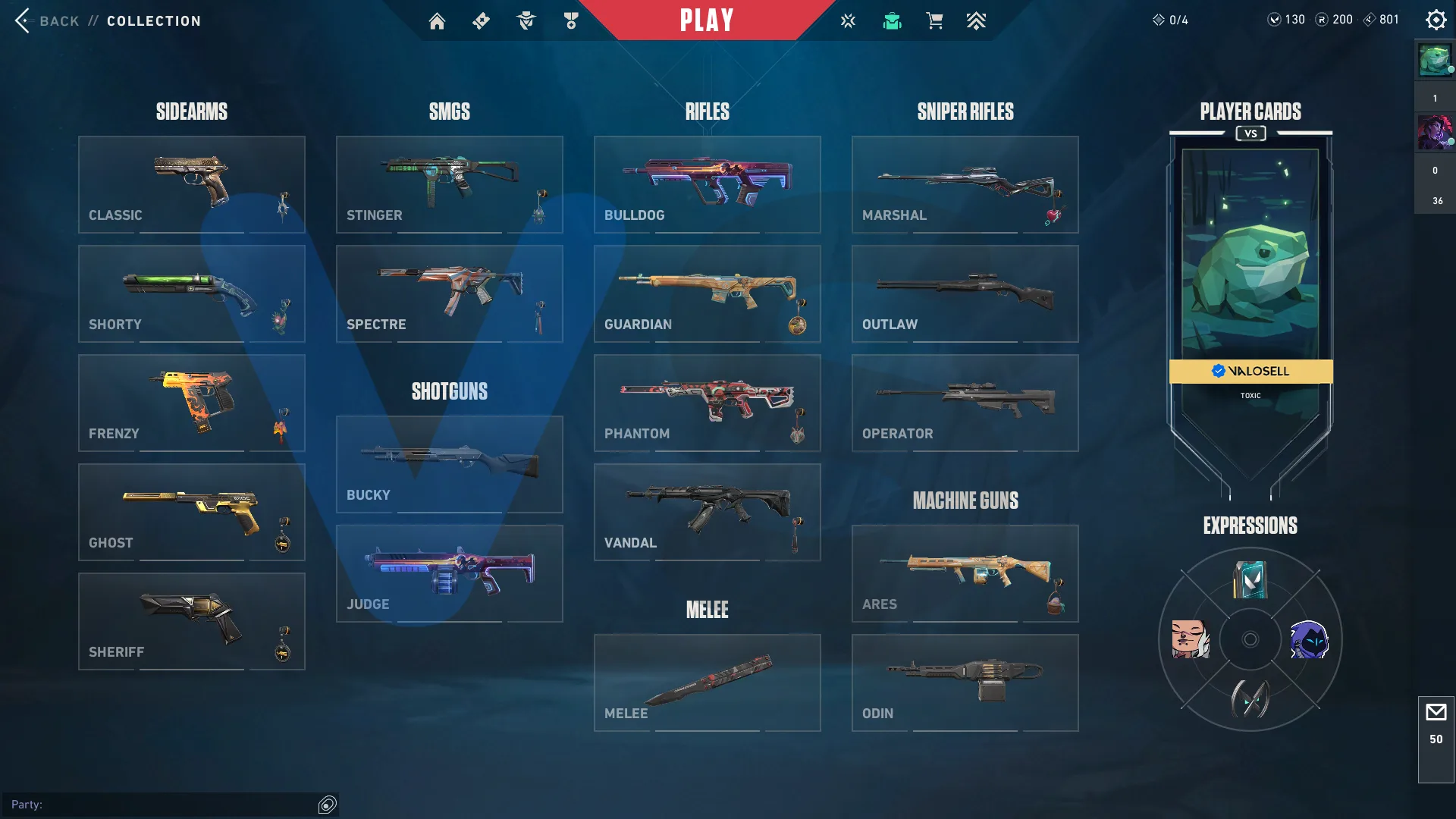Choose the Operator sniper tile
The height and width of the screenshot is (819, 1456).
coord(965,403)
